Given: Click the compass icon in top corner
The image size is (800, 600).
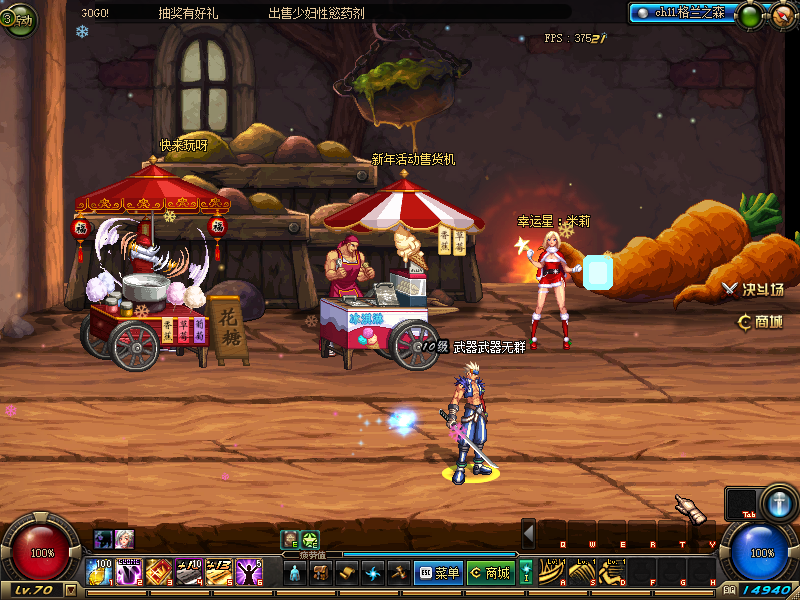Looking at the screenshot, I should point(781,15).
